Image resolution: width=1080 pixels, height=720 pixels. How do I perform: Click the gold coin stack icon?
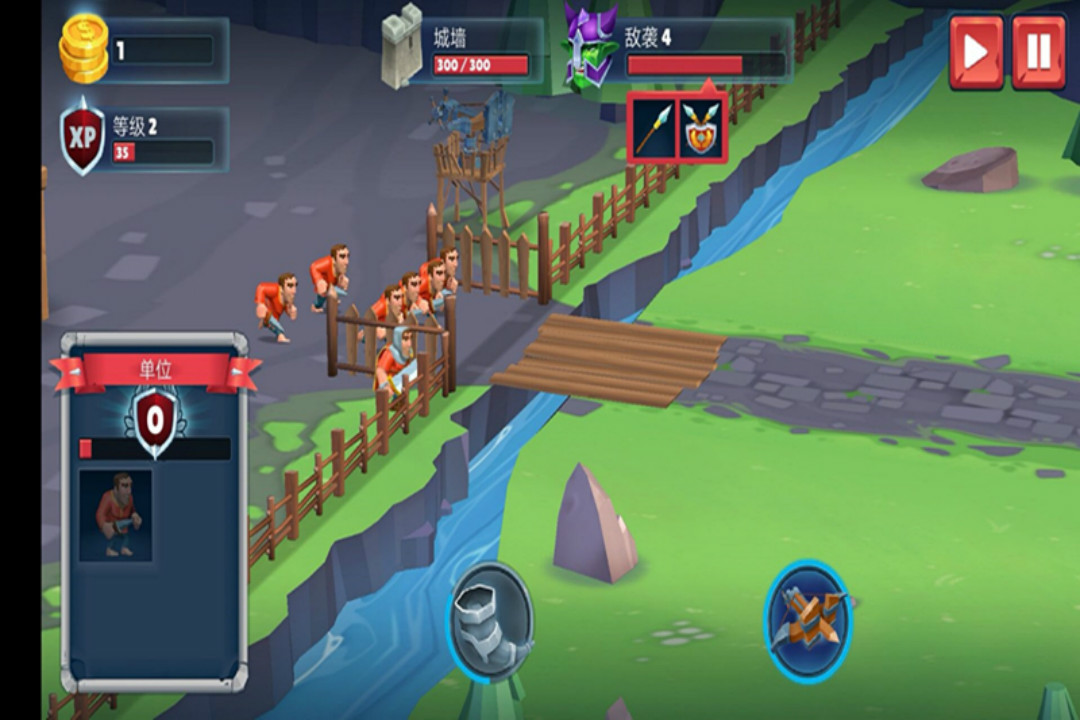84,50
